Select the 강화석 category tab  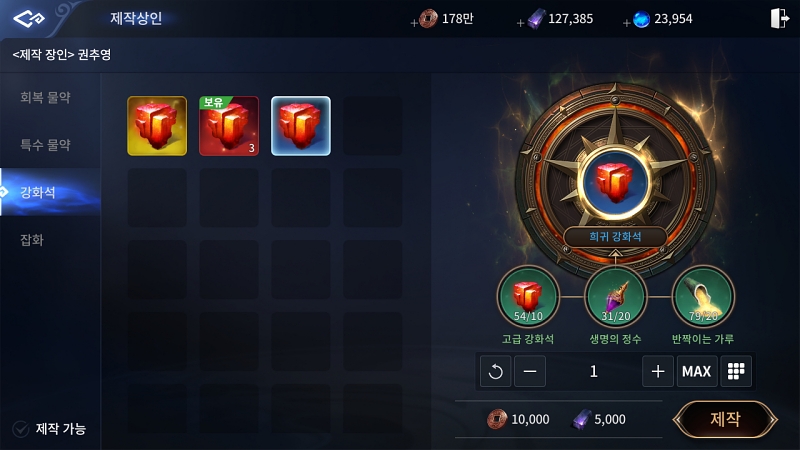[x=46, y=193]
